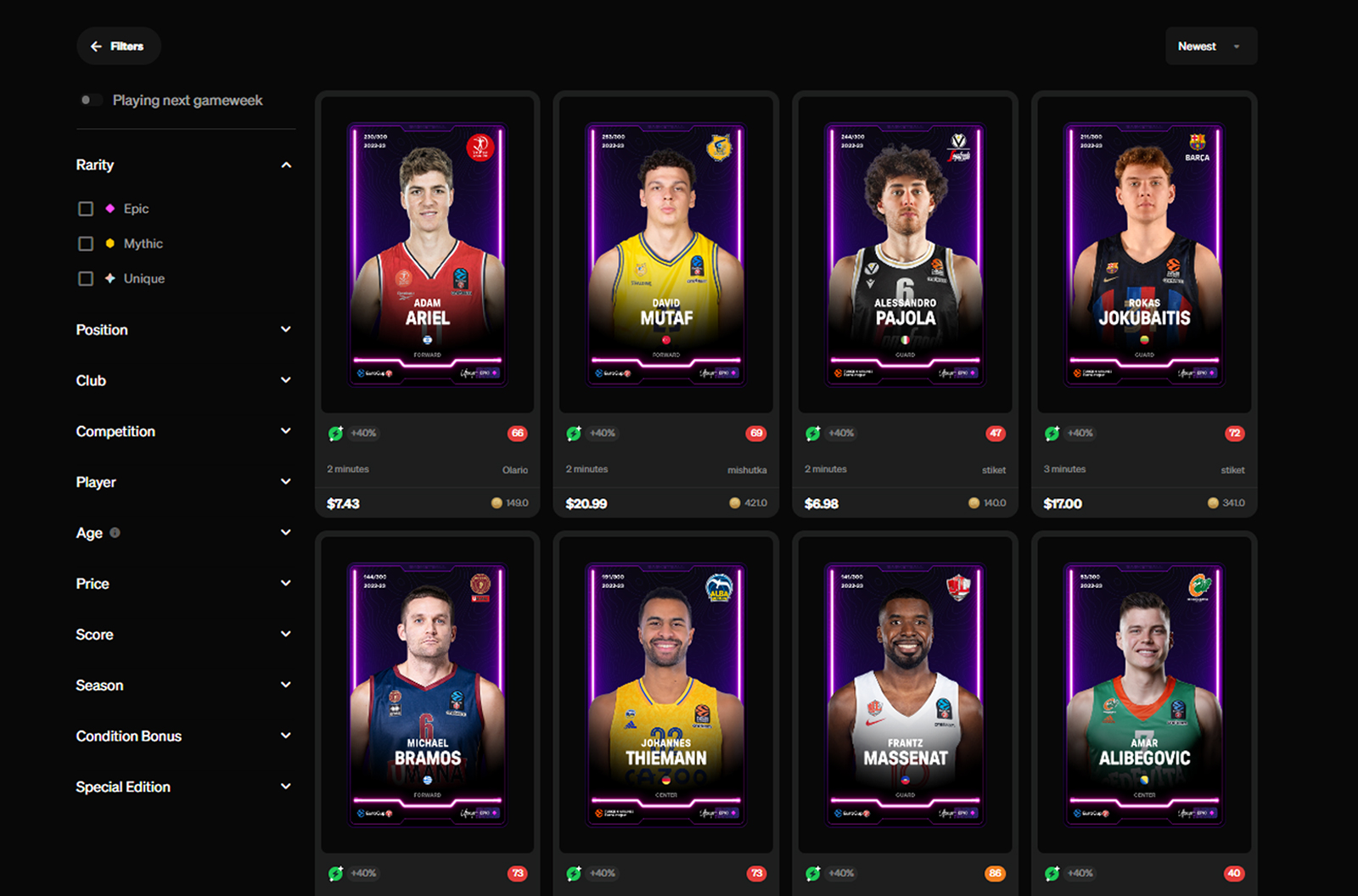Screen dimensions: 1358x896
Task: Open the Newest sort dropdown
Action: pos(1210,47)
